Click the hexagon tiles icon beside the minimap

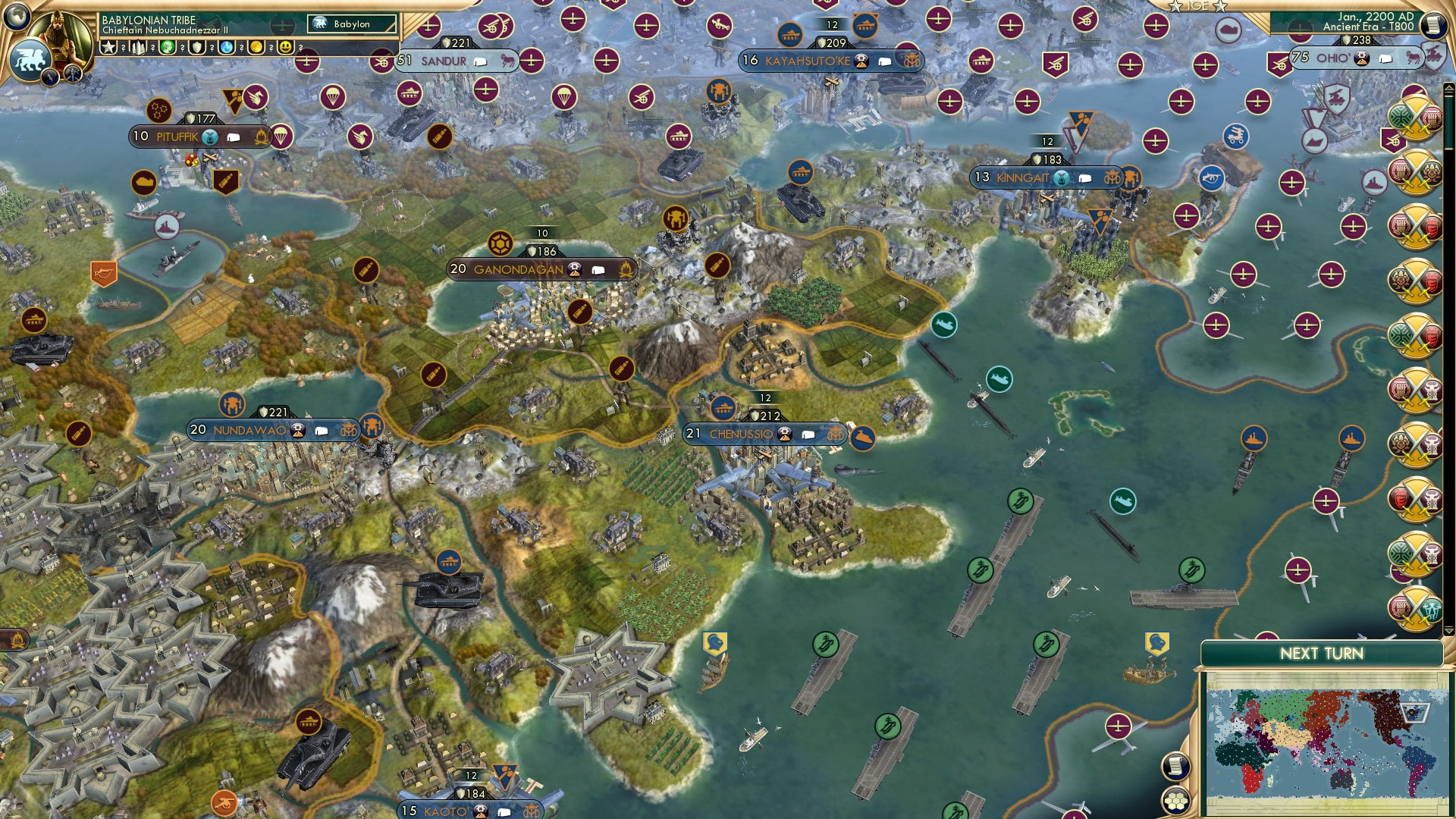coord(1176,801)
